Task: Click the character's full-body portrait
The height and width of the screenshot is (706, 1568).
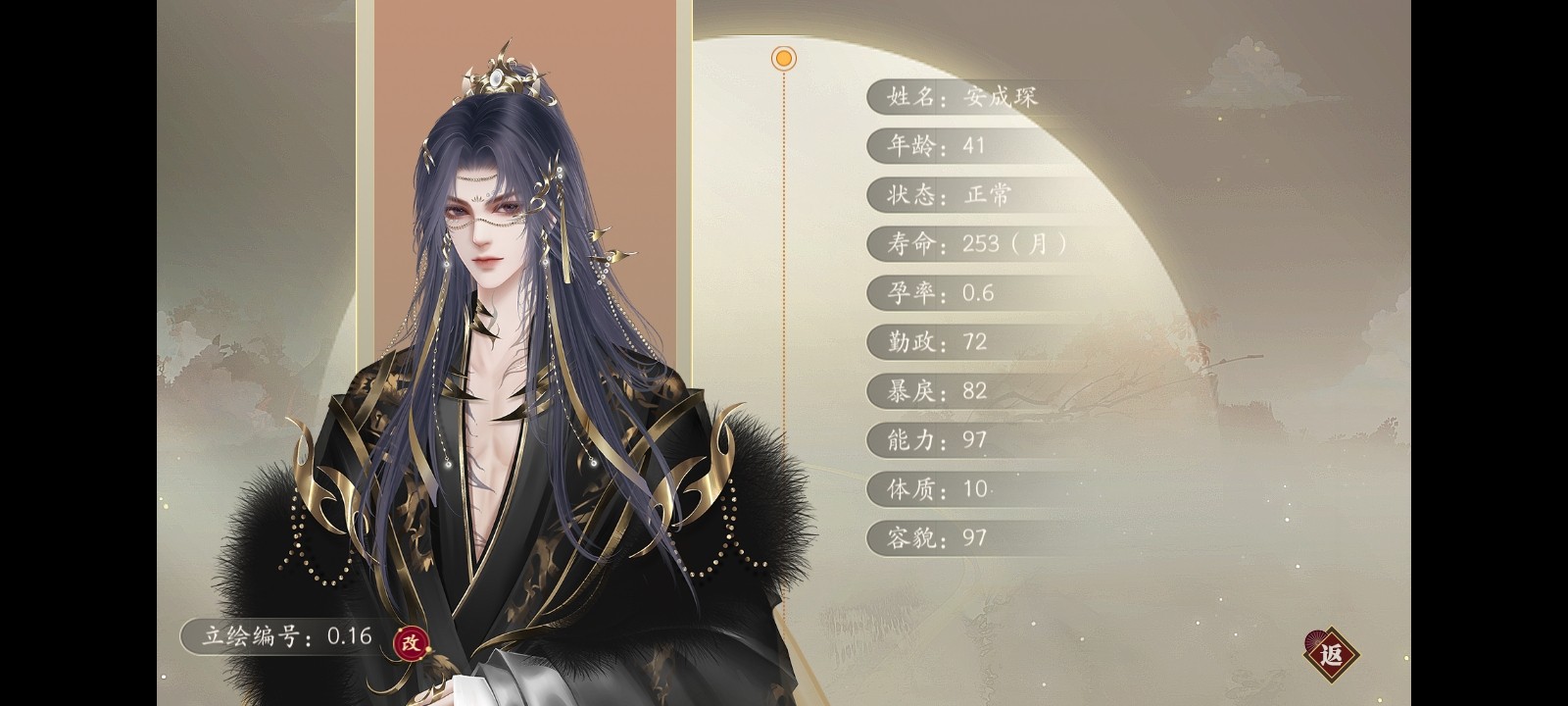Action: tap(490, 392)
